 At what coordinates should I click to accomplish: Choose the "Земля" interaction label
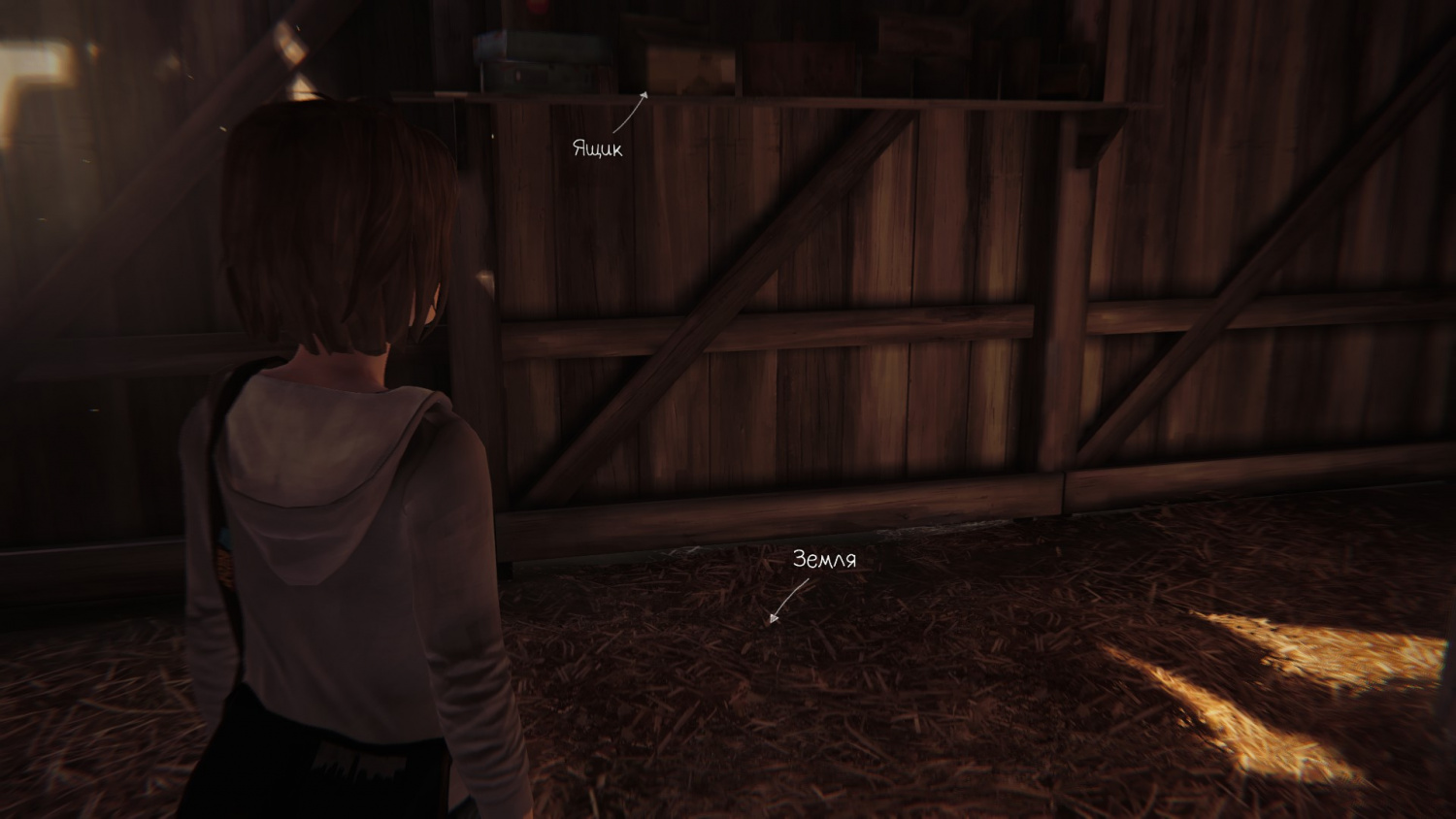click(x=824, y=560)
